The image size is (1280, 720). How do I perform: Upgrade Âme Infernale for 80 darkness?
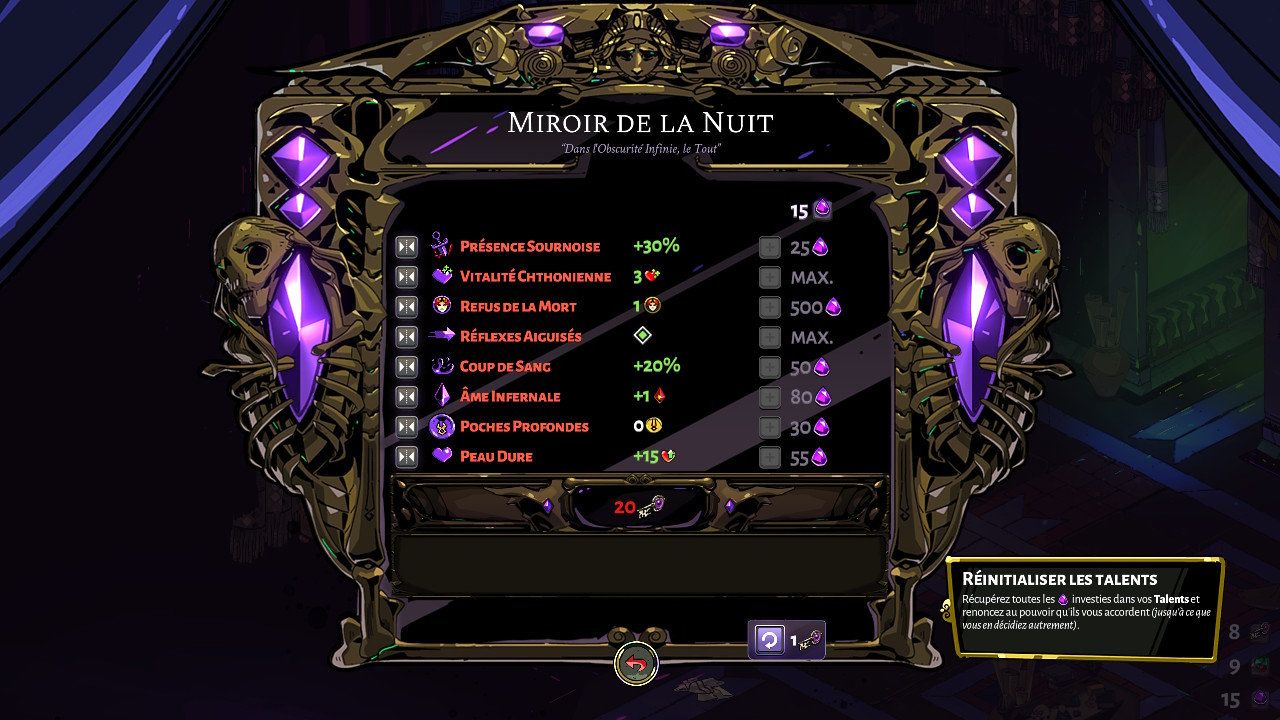pos(769,398)
